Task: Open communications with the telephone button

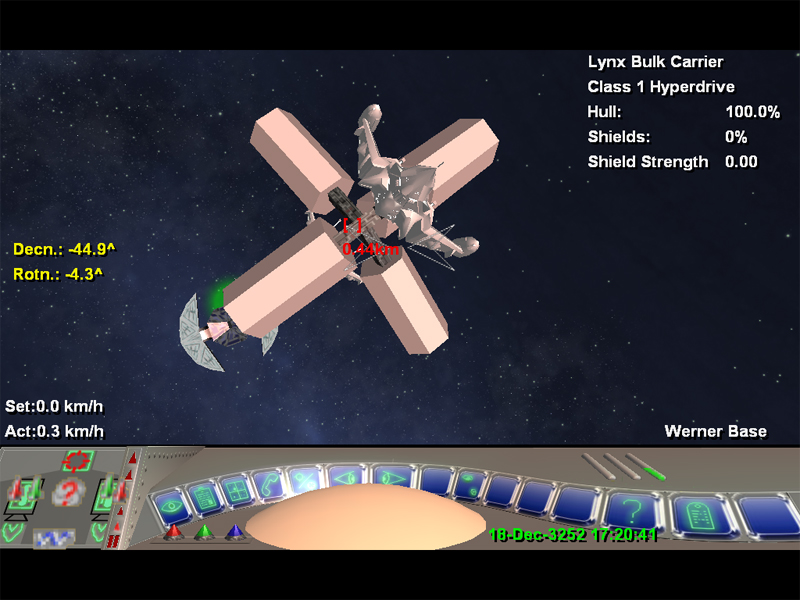Action: pyautogui.click(x=268, y=482)
